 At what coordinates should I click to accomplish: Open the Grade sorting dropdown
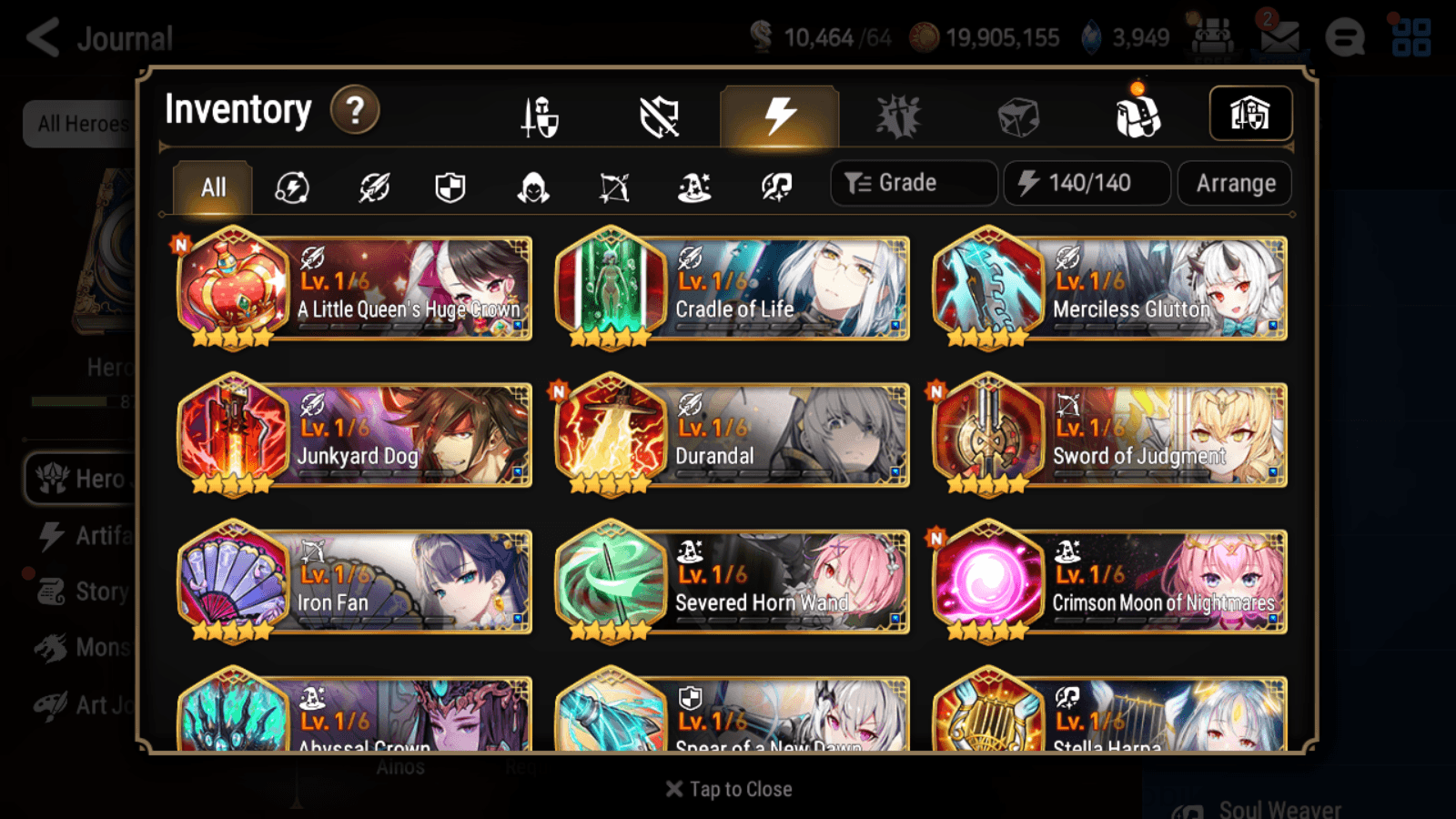click(913, 182)
